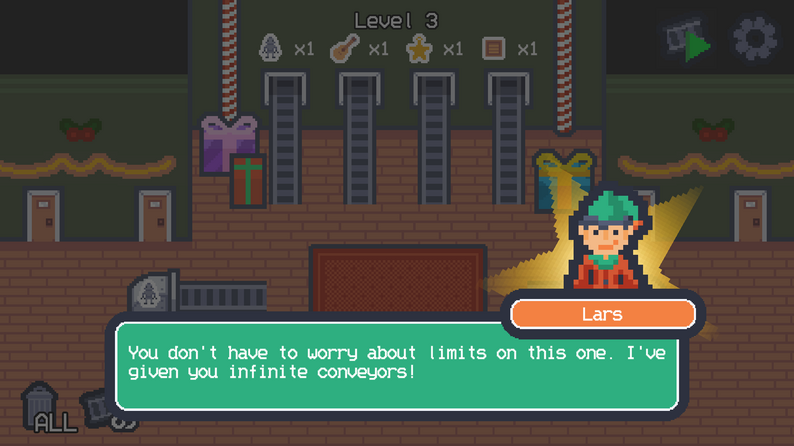
Task: Advance Lars's dialogue box
Action: 397,364
